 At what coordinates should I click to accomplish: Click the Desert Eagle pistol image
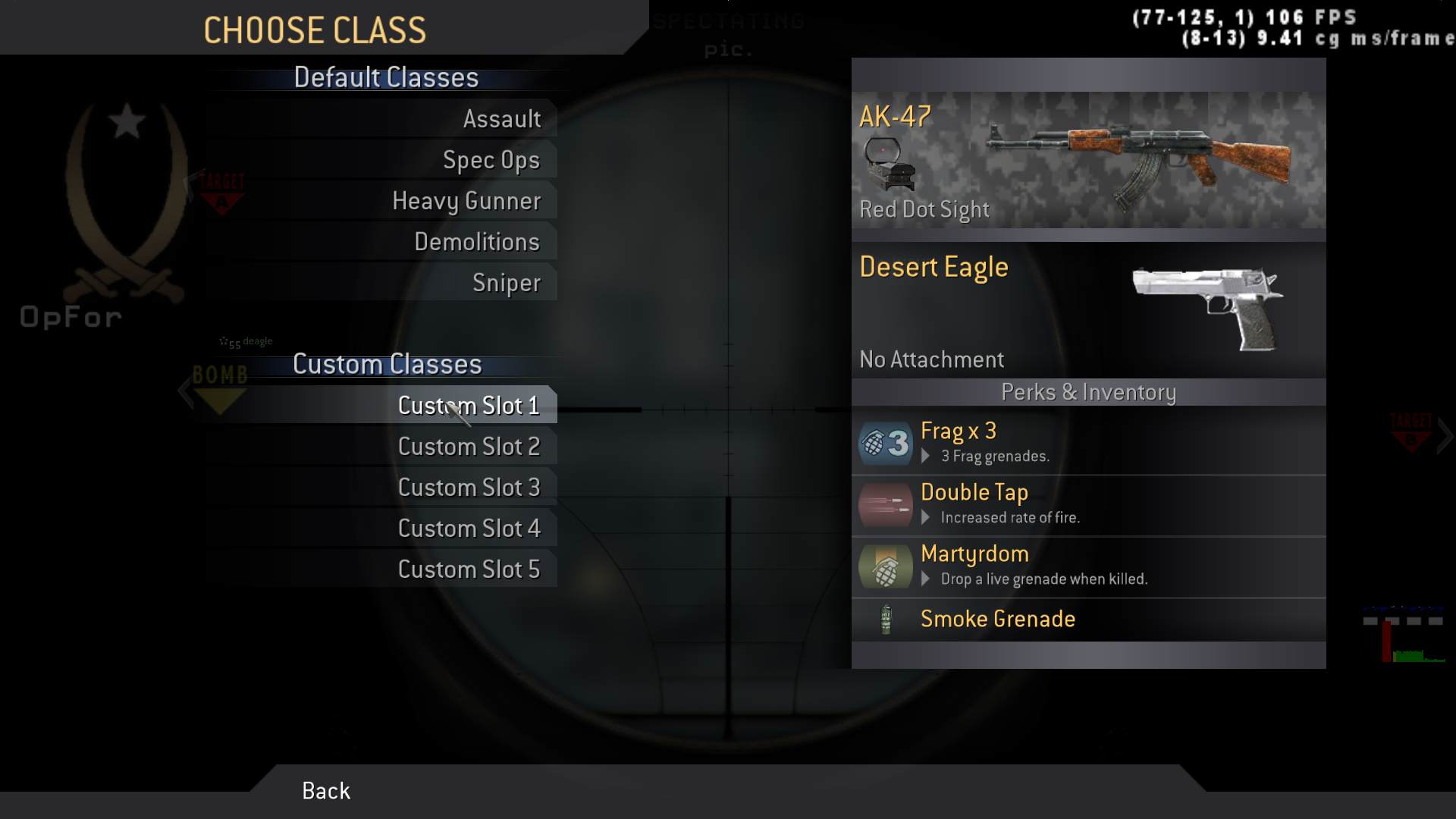1206,307
